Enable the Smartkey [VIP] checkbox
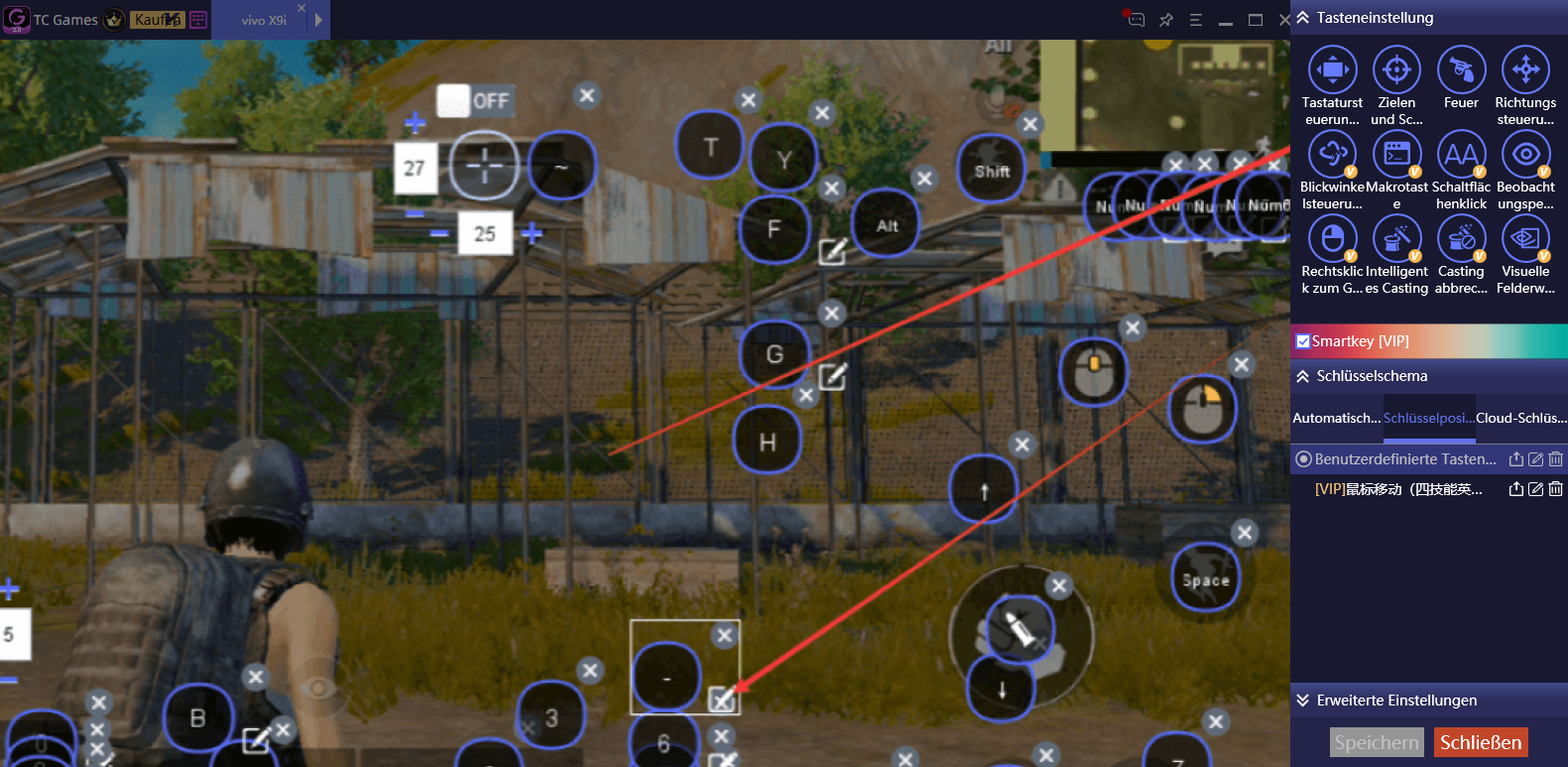The image size is (1568, 767). 1302,340
